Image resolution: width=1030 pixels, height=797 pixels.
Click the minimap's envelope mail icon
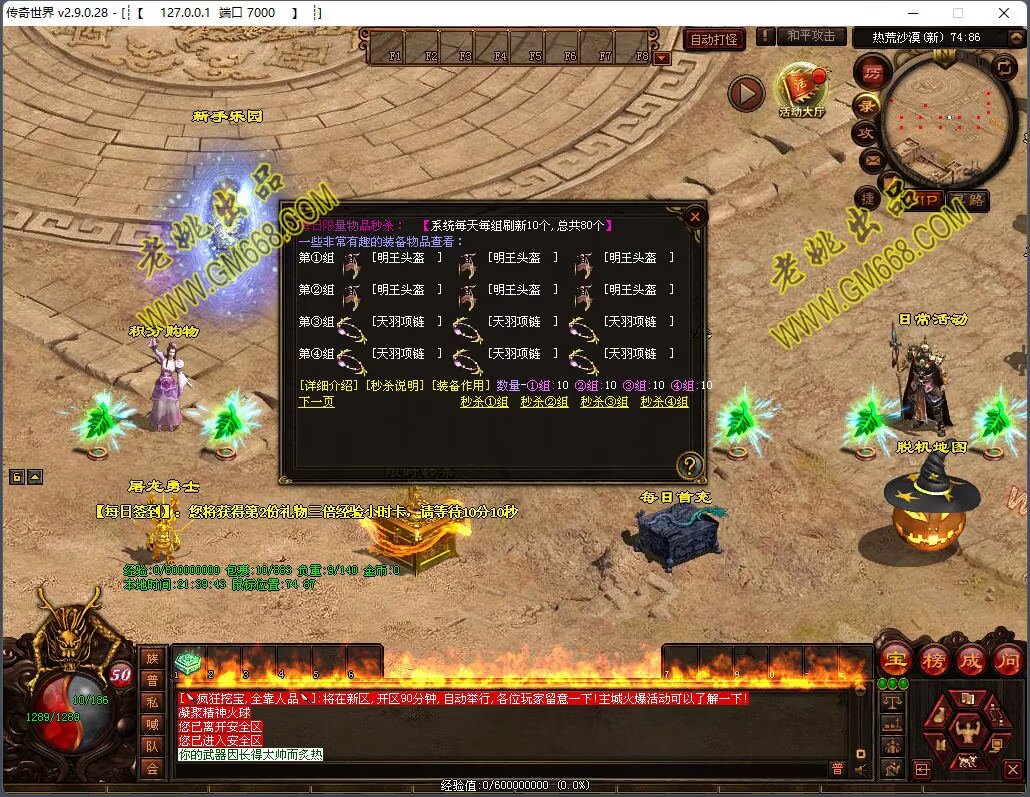click(x=870, y=160)
